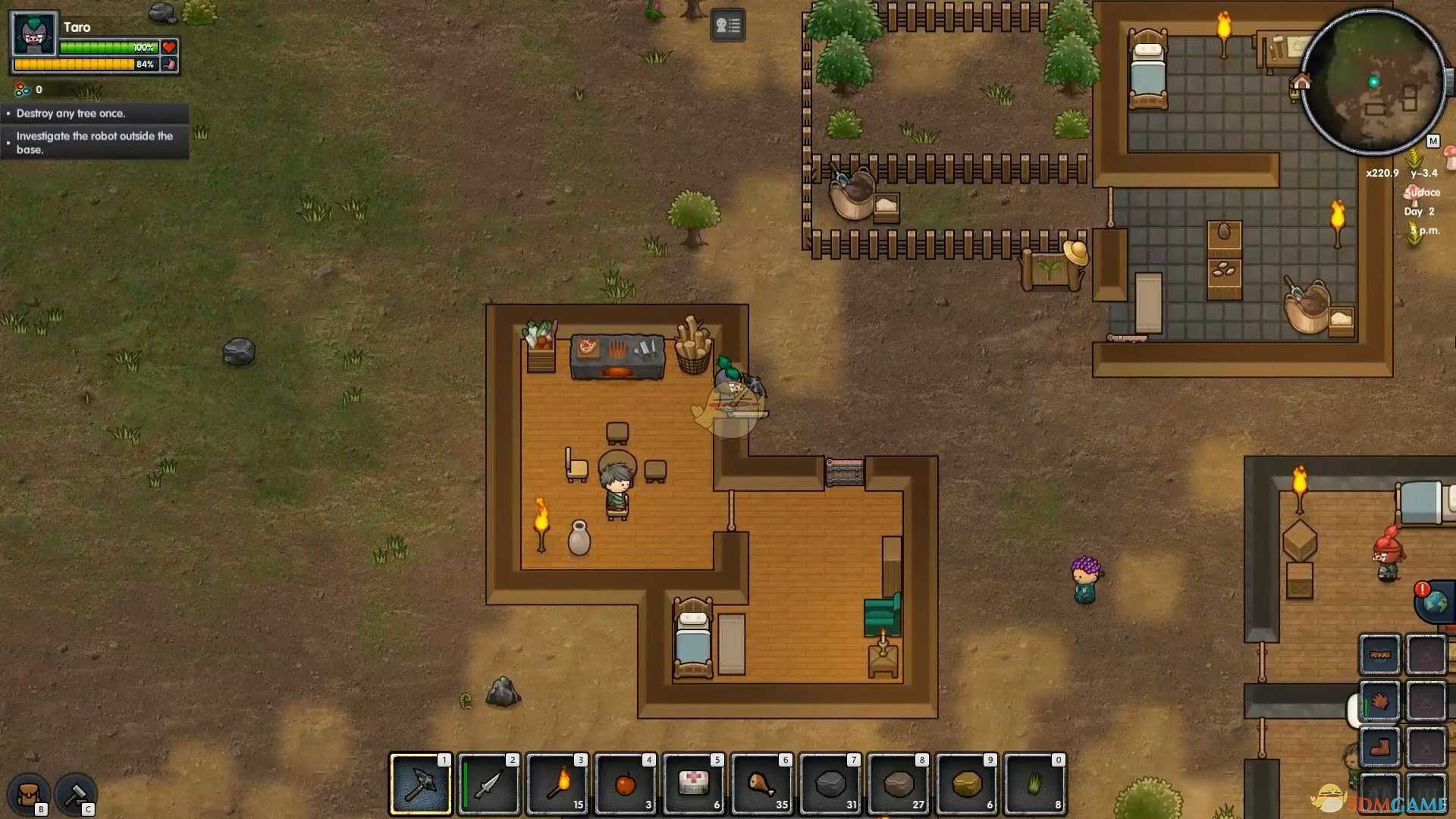Open the backpack inventory
Image resolution: width=1456 pixels, height=819 pixels.
pyautogui.click(x=29, y=794)
